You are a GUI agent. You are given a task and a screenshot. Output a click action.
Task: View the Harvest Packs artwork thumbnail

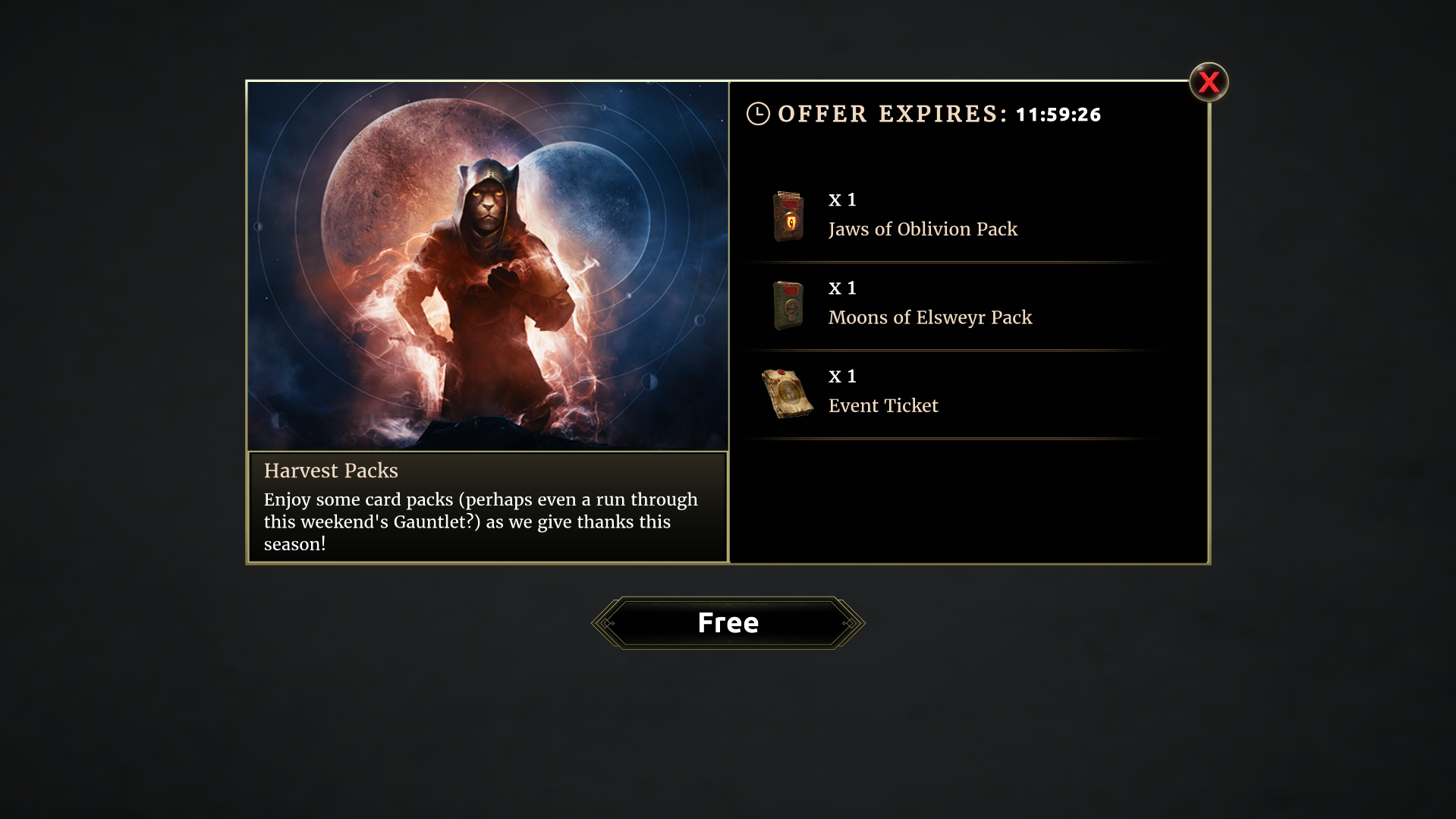coord(488,266)
